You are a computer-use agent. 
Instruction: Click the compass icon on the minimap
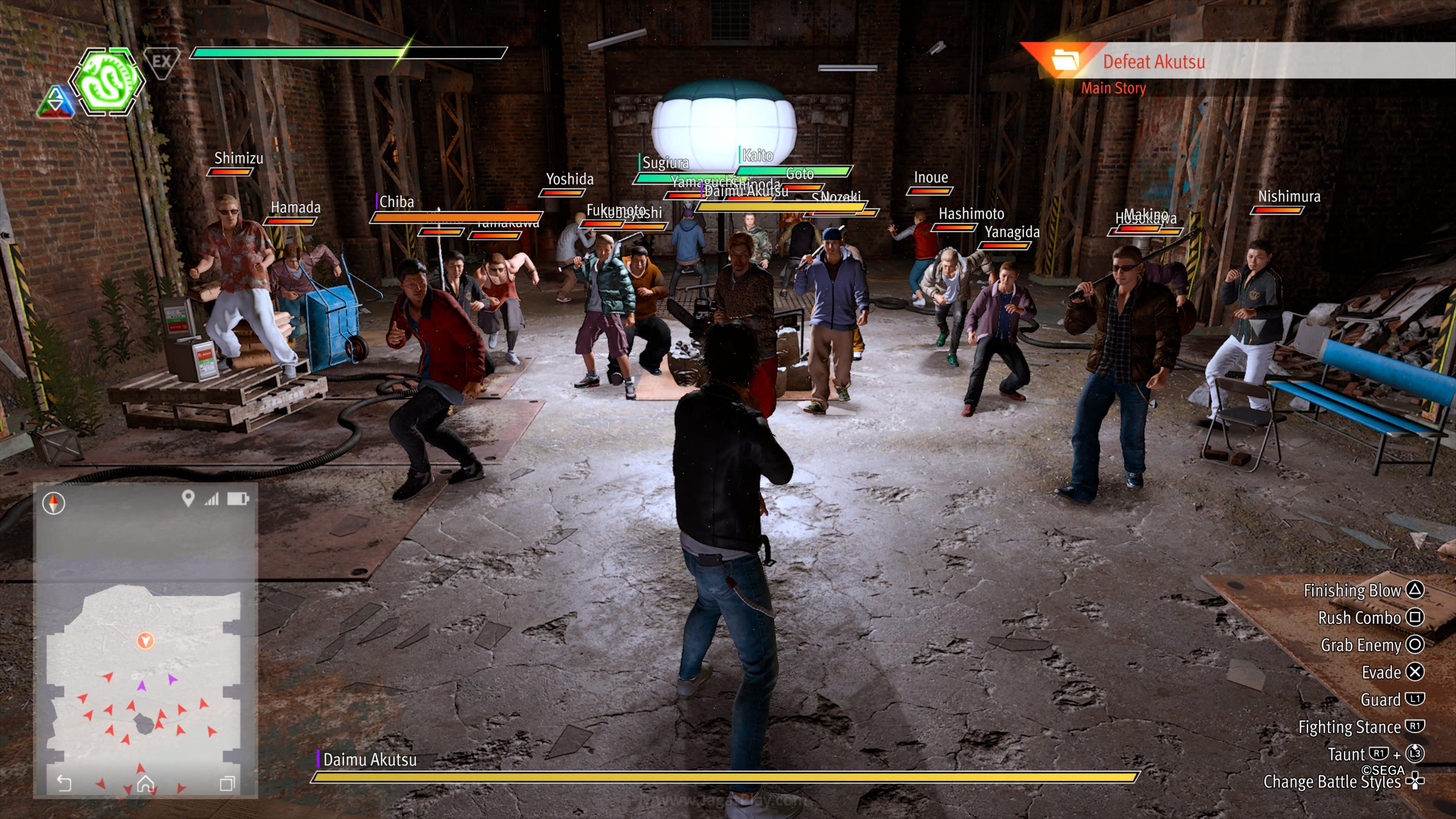point(54,502)
